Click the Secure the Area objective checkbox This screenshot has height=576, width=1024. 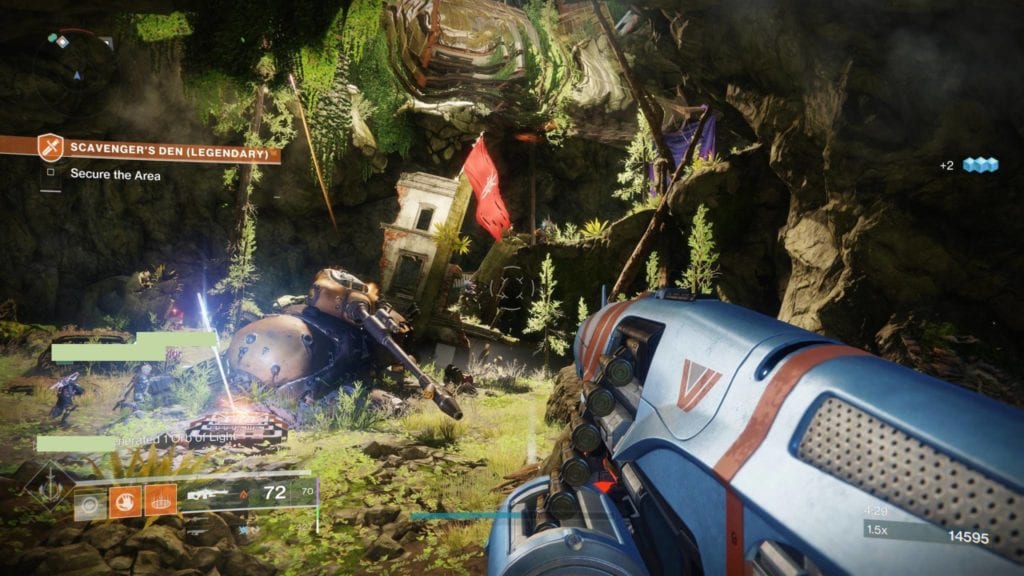(x=51, y=173)
